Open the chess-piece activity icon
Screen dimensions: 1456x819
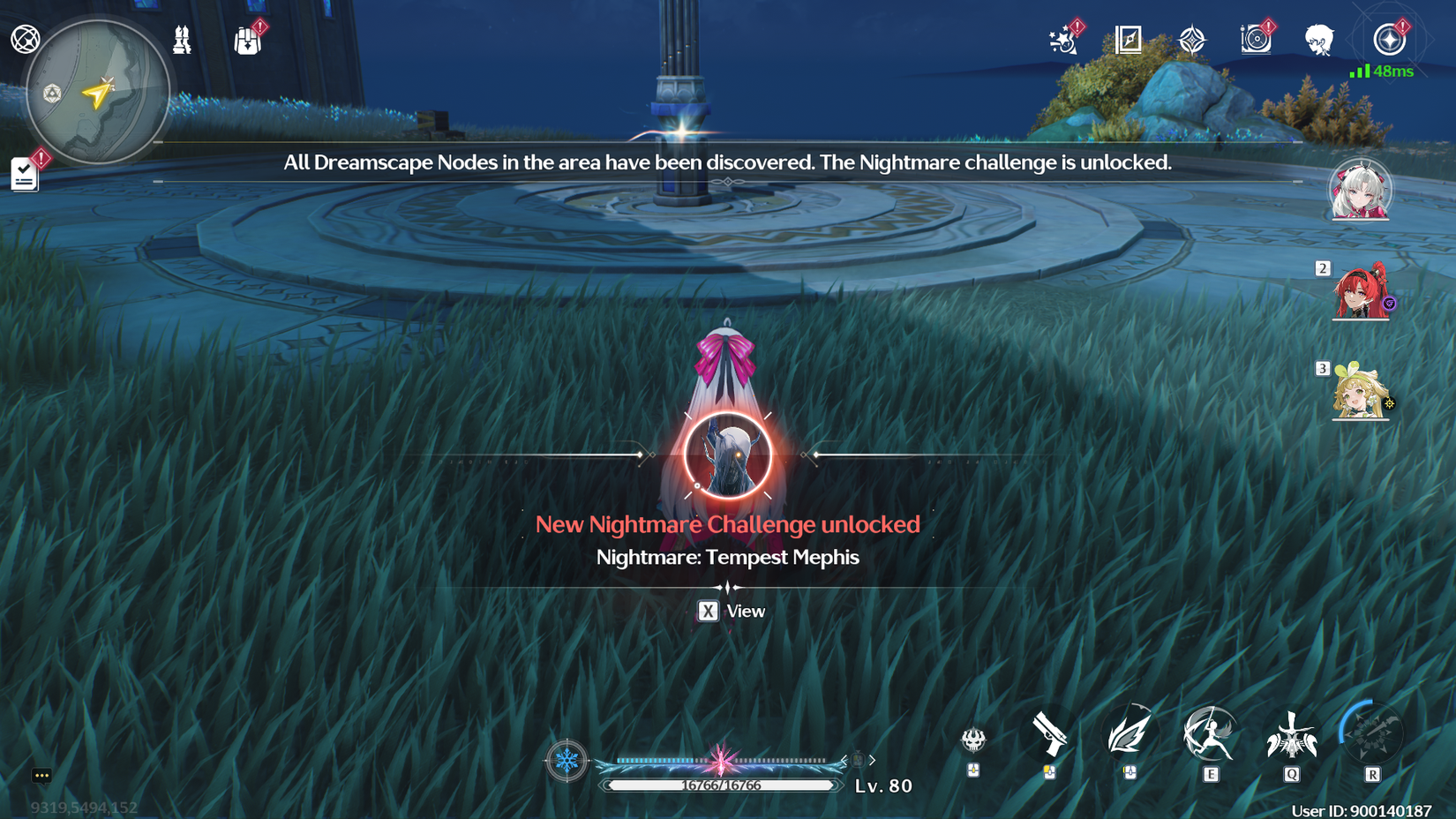[x=182, y=40]
